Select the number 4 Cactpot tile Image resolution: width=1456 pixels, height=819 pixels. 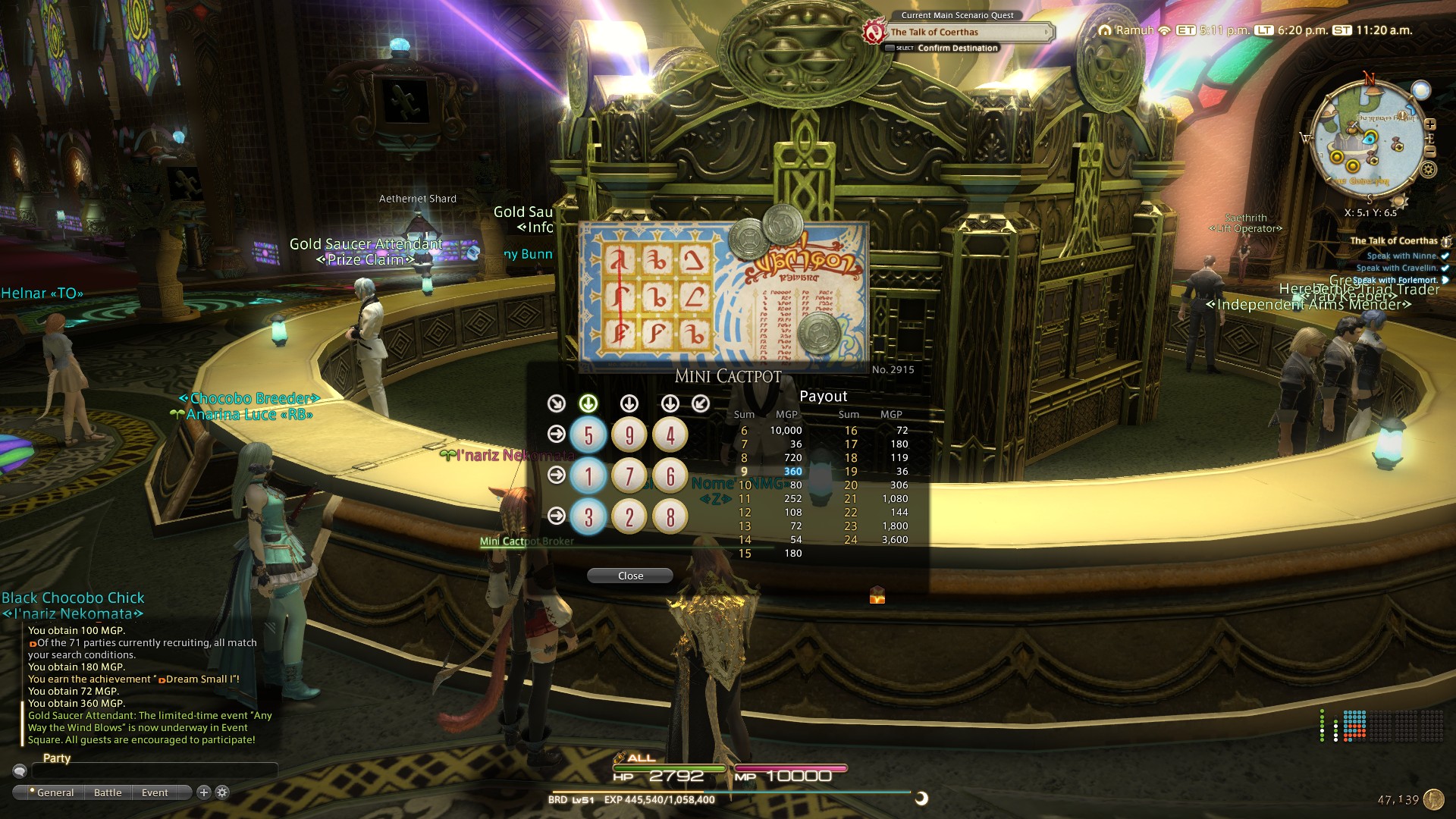tap(670, 435)
